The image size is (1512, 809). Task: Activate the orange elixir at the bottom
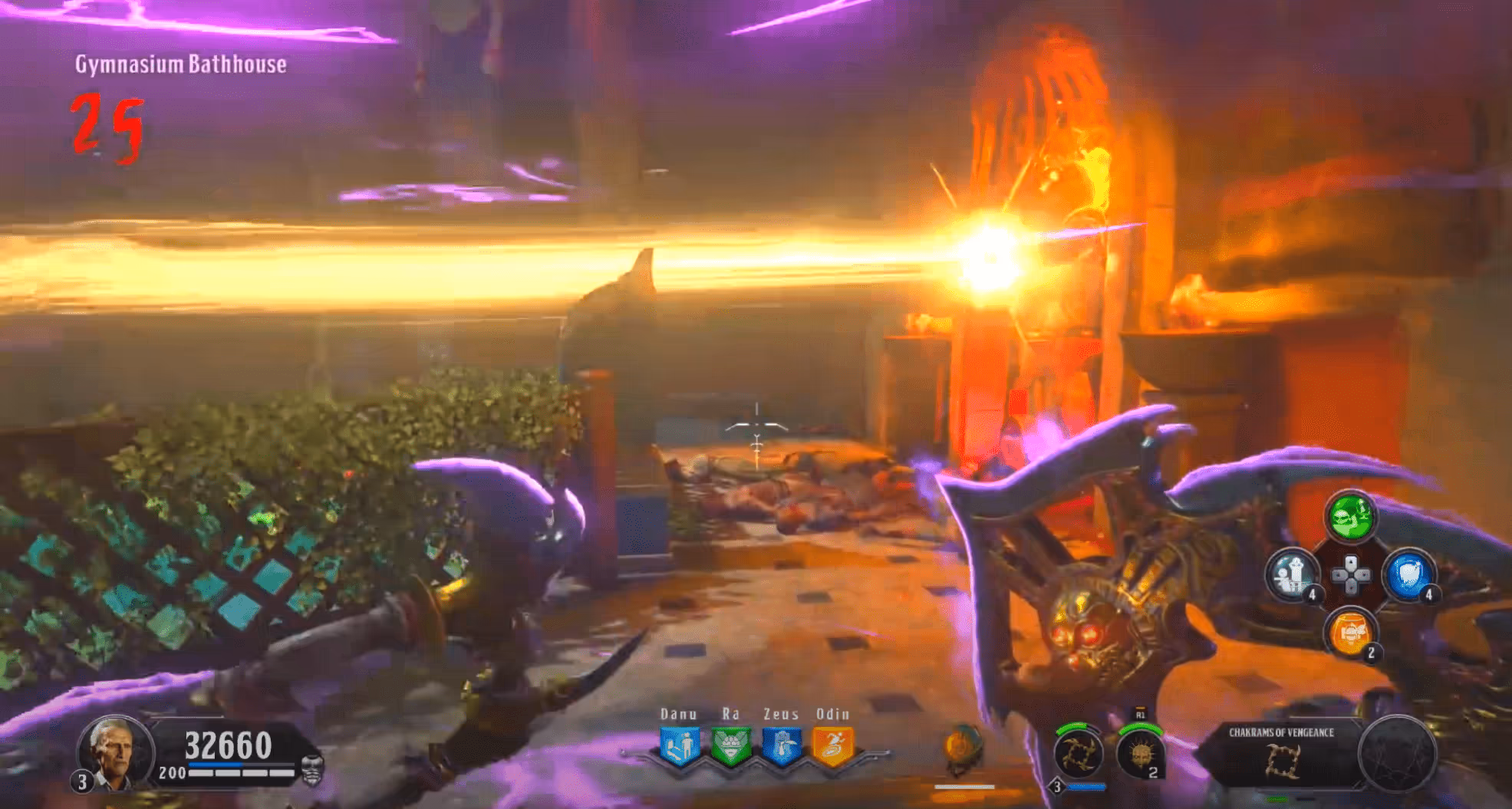coord(1350,633)
